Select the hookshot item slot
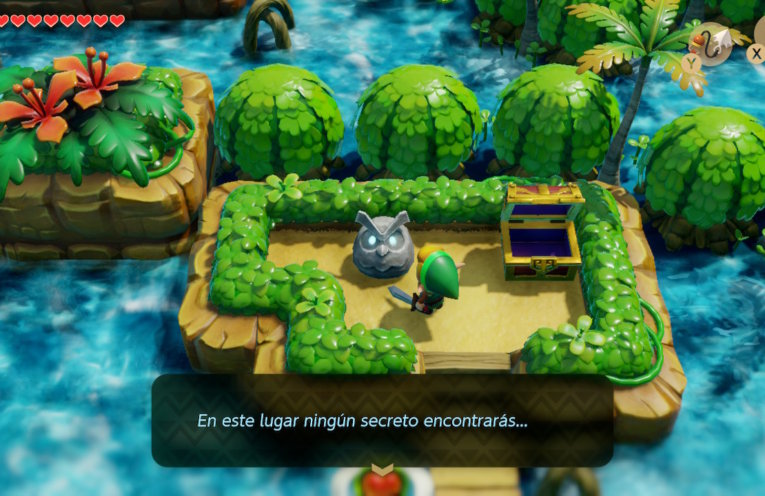The height and width of the screenshot is (496, 765). 713,42
